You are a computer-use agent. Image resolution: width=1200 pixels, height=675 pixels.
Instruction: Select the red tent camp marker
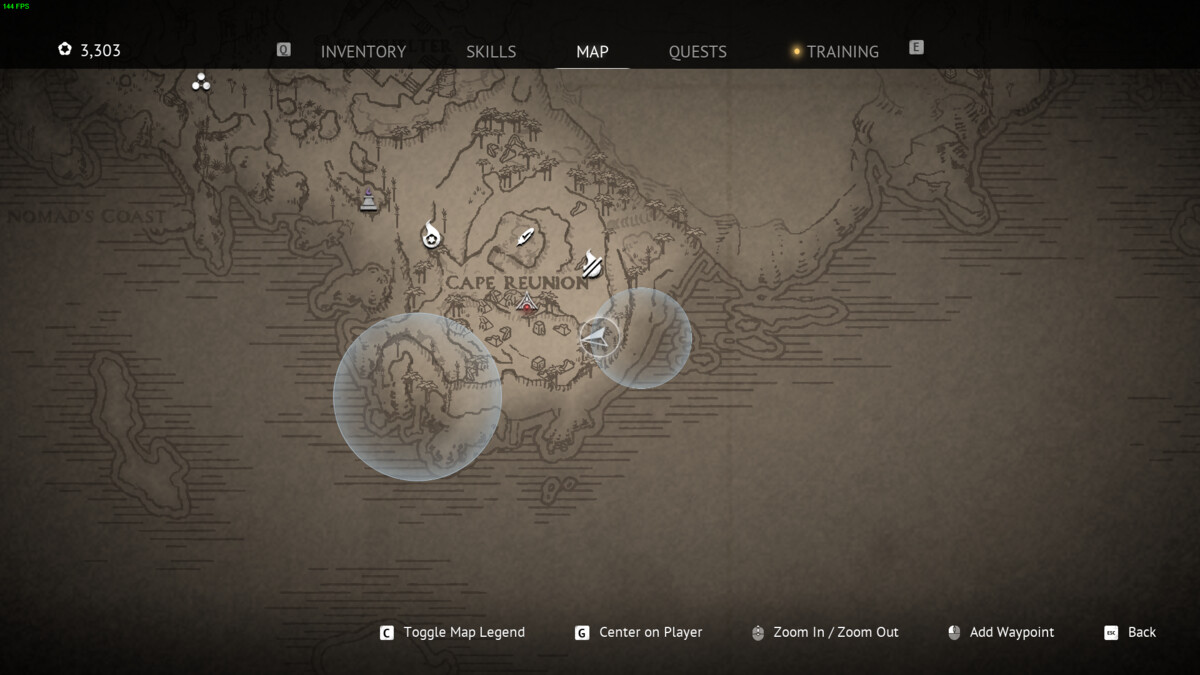click(528, 304)
